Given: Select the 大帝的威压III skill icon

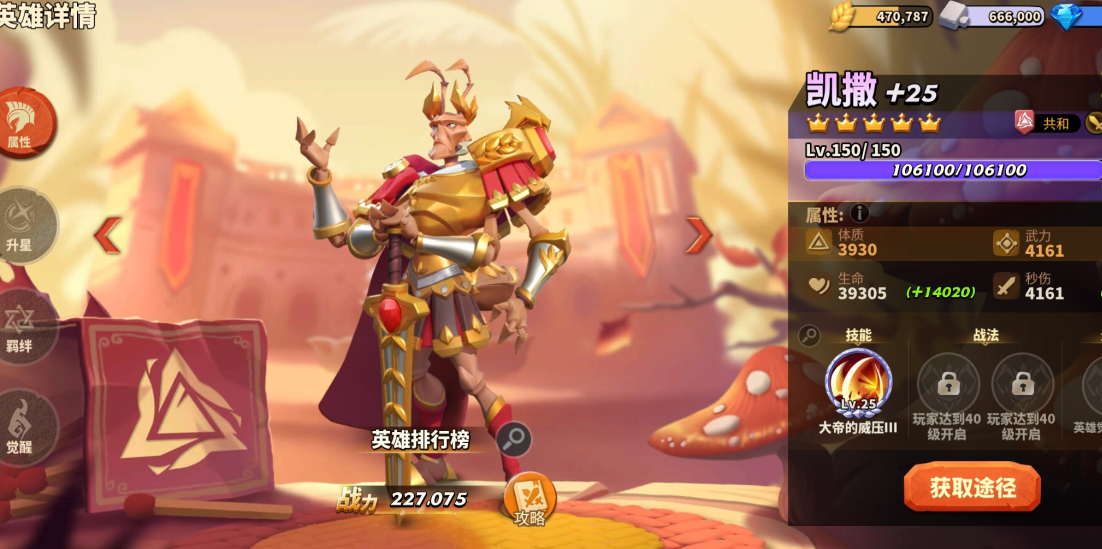Looking at the screenshot, I should 858,382.
